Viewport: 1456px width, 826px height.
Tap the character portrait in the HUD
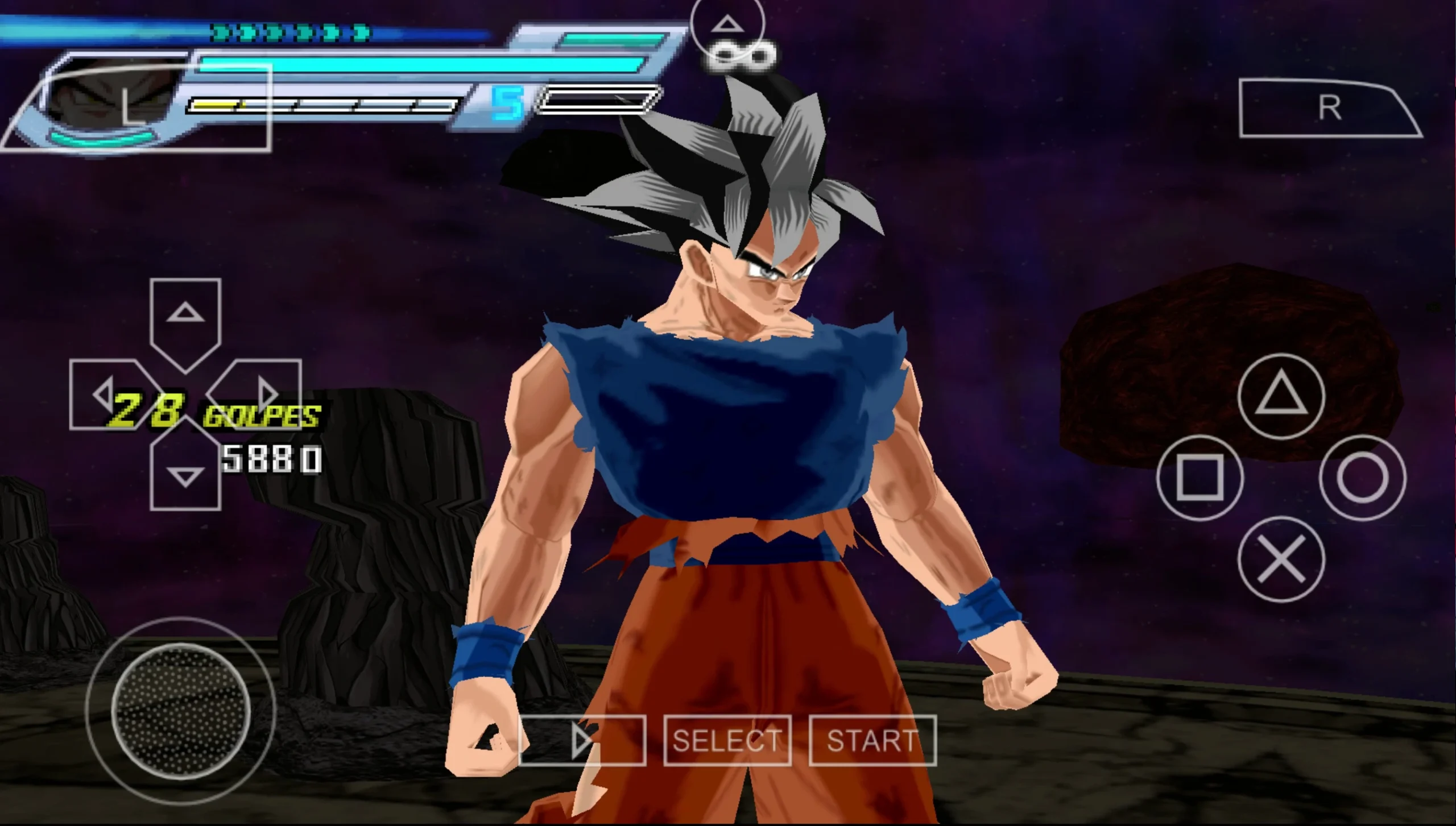click(x=102, y=97)
